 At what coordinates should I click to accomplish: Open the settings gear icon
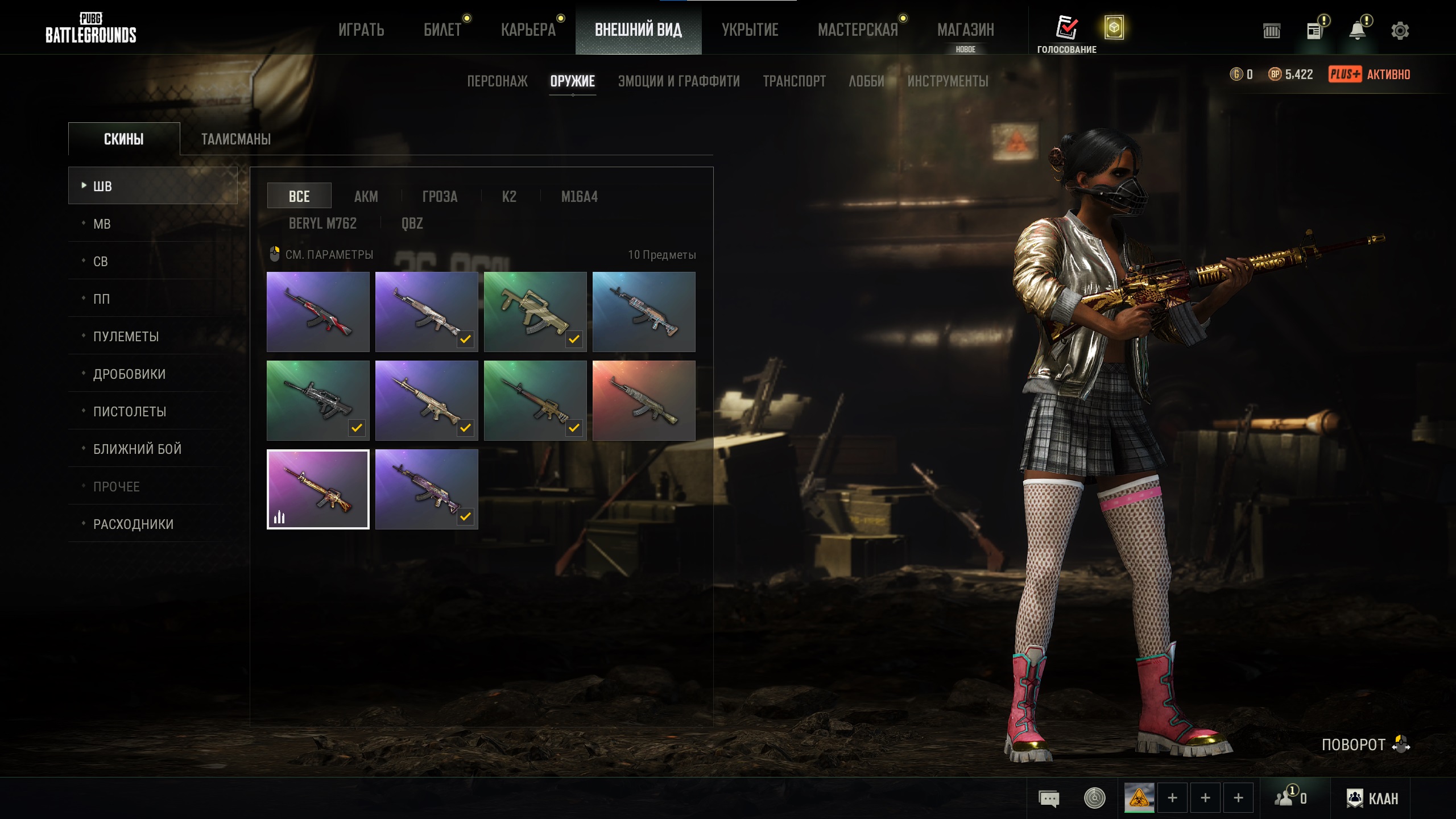click(x=1400, y=31)
